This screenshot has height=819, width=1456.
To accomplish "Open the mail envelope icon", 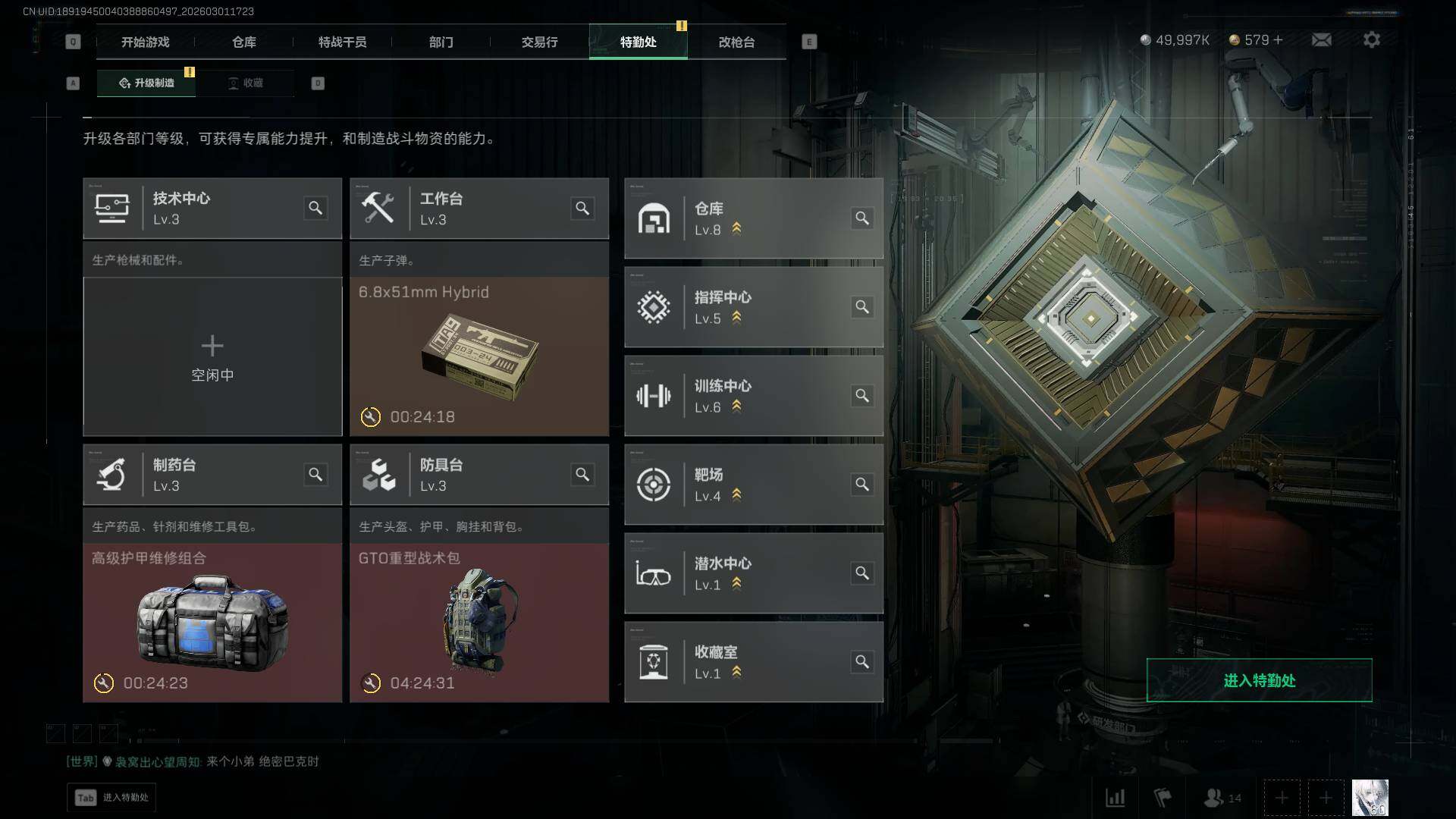I will coord(1321,40).
